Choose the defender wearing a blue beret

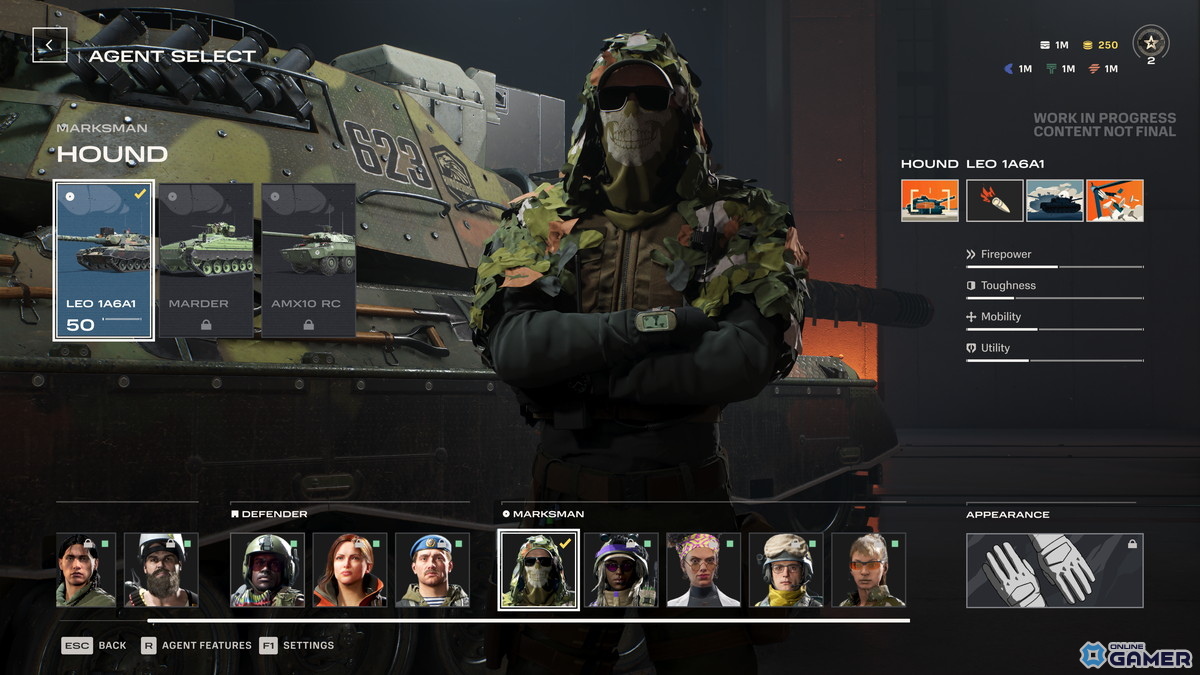(432, 570)
